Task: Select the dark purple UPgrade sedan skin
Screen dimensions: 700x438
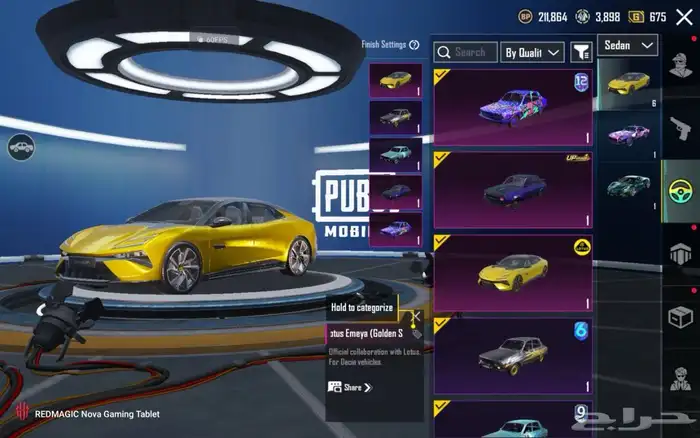Action: click(513, 190)
